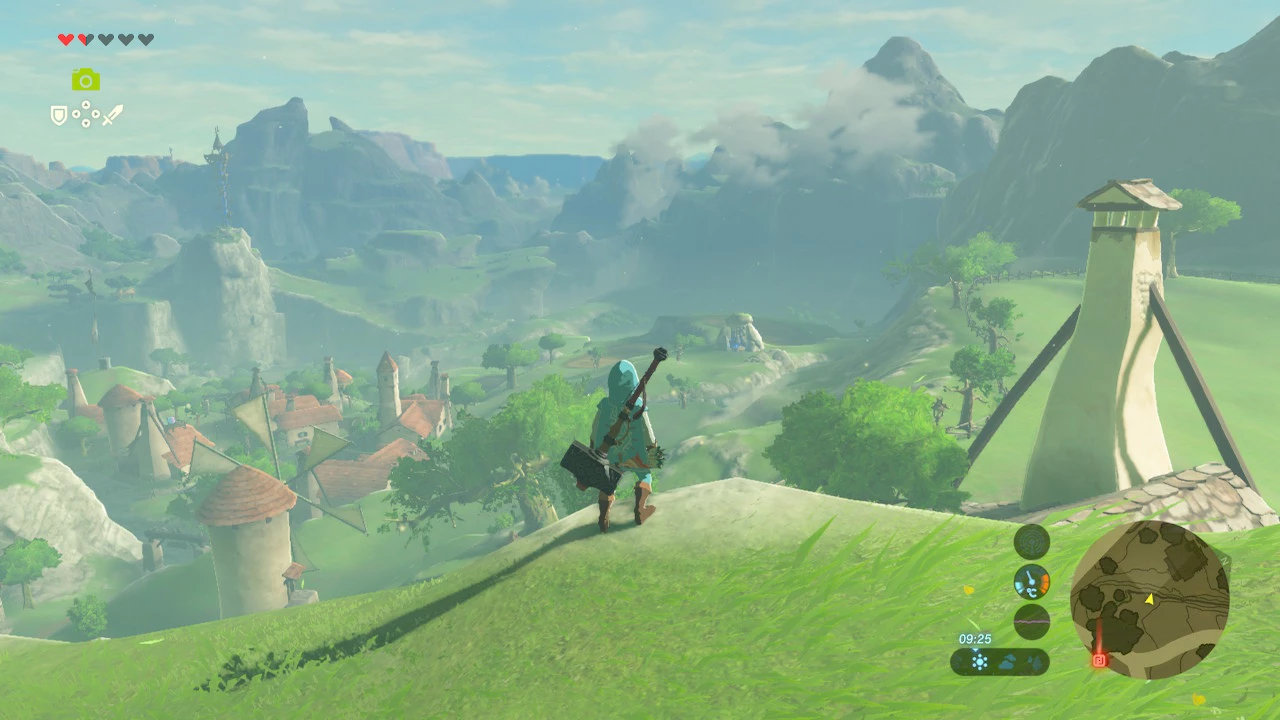
Task: Select the red shrine marker on the minimap
Action: [1099, 660]
